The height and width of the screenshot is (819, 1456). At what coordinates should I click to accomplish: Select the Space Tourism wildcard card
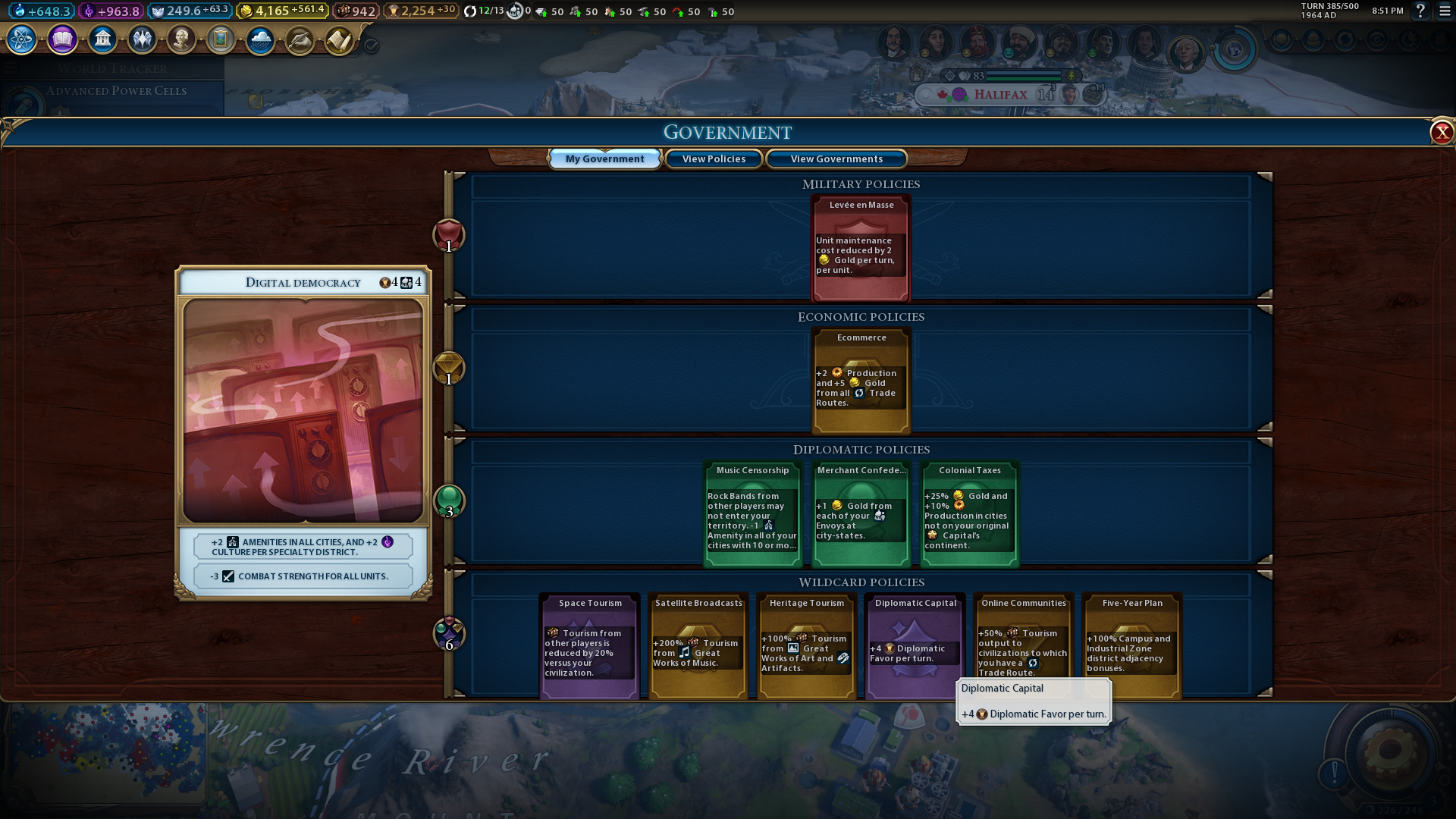[590, 645]
